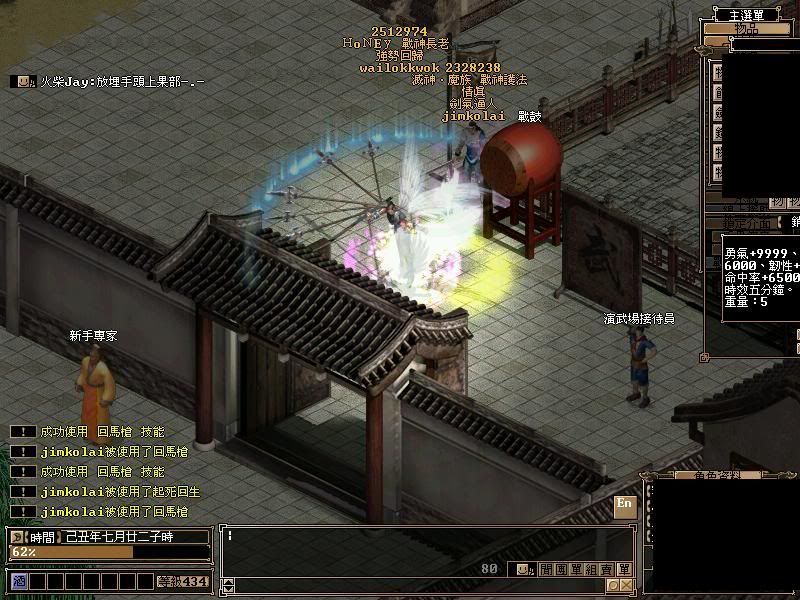The height and width of the screenshot is (600, 800).
Task: Select the 團 chat channel button
Action: [562, 569]
